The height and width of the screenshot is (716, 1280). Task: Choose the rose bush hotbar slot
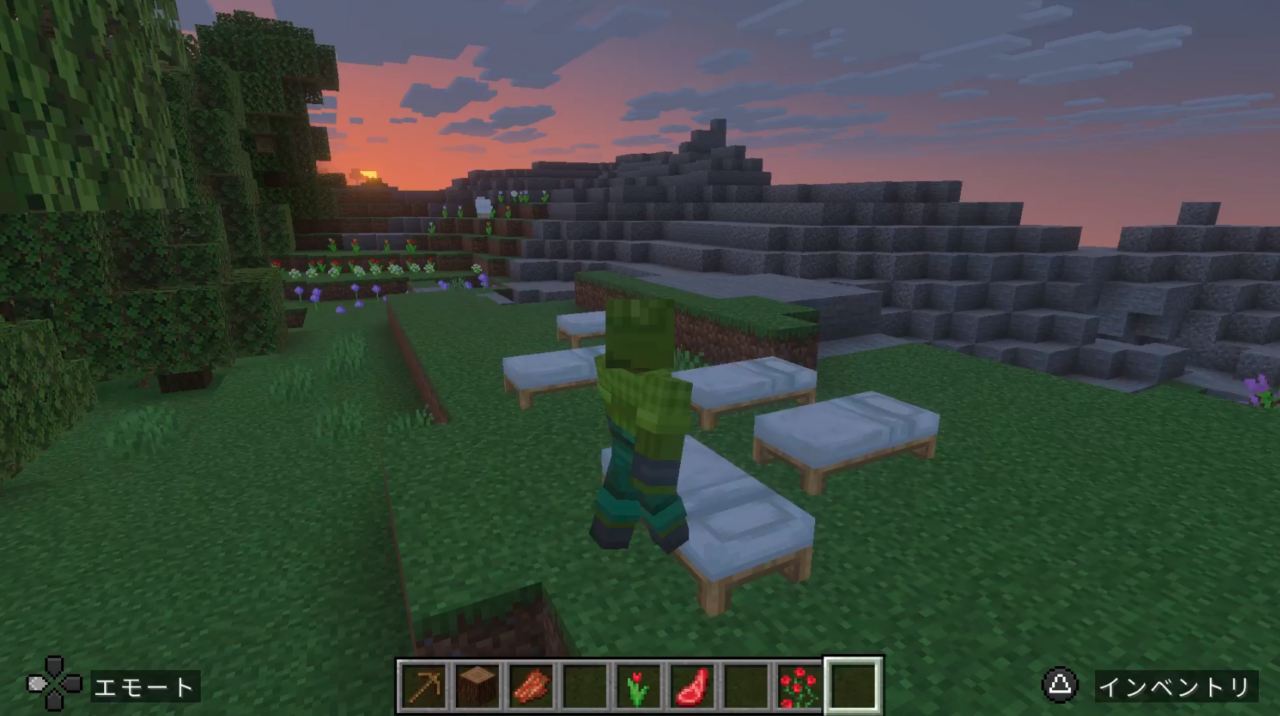coord(799,687)
